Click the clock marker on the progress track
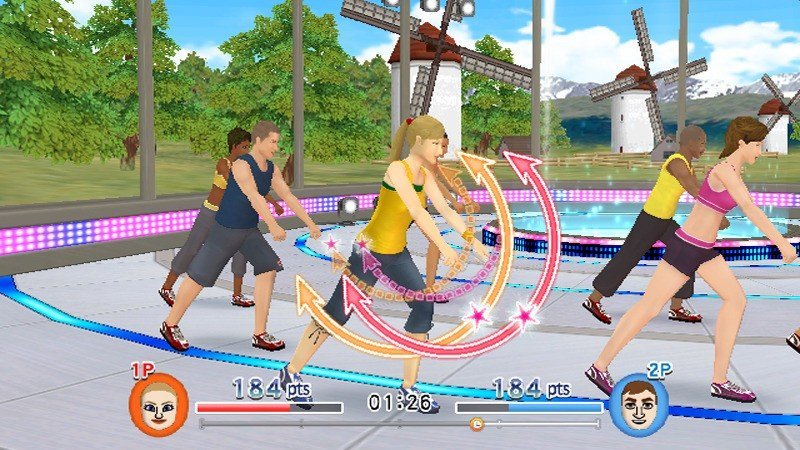 476,424
